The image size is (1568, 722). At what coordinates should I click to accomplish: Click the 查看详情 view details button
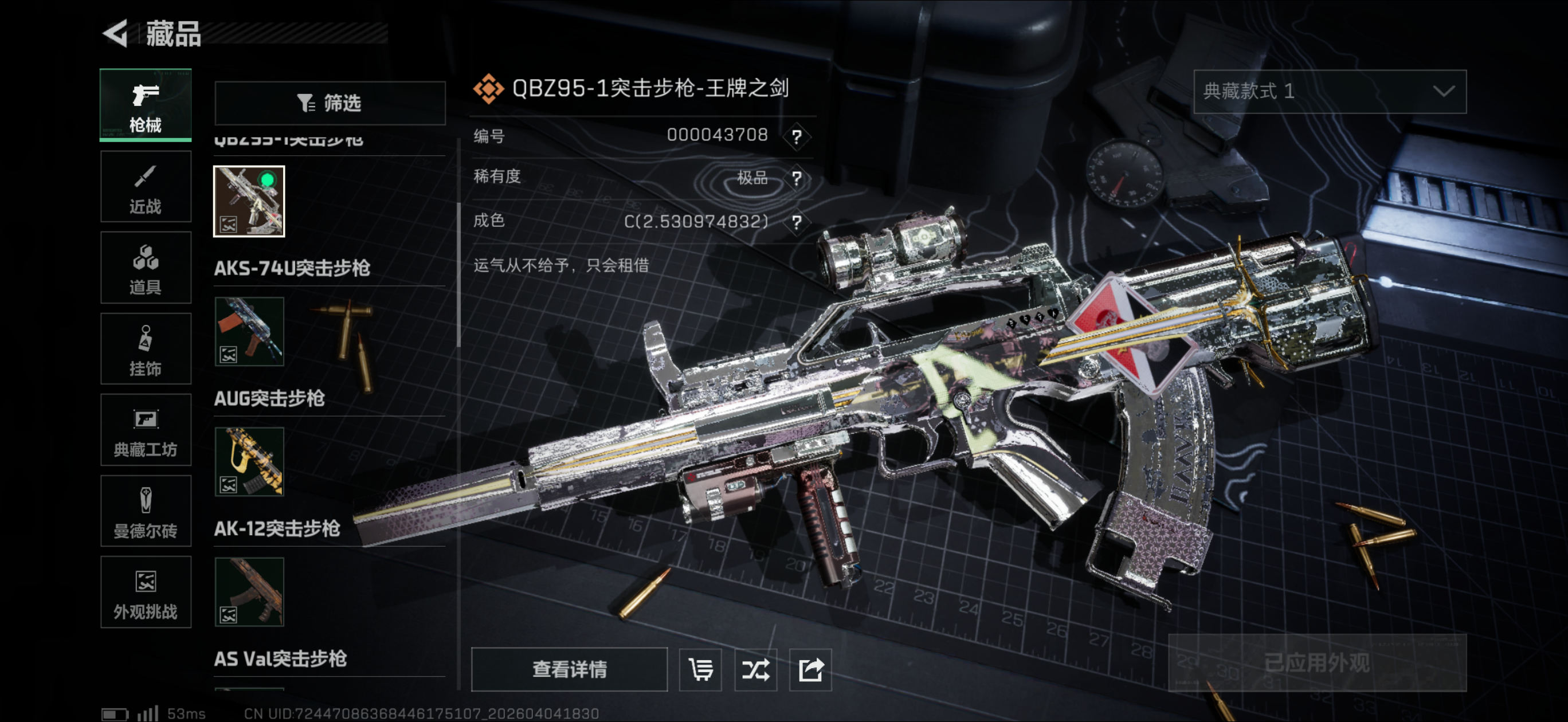coord(569,669)
